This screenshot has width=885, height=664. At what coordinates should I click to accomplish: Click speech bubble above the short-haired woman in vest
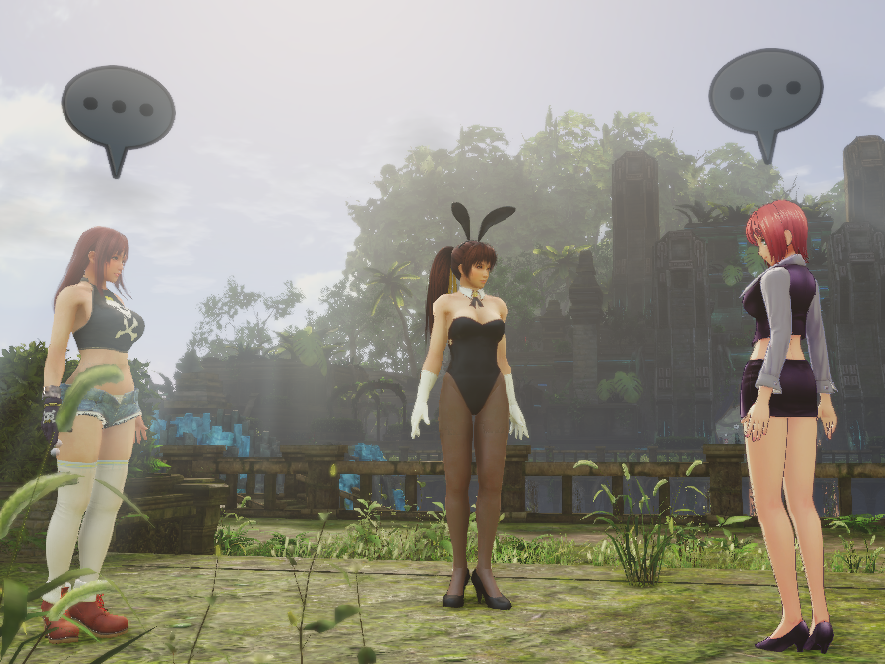coord(765,92)
